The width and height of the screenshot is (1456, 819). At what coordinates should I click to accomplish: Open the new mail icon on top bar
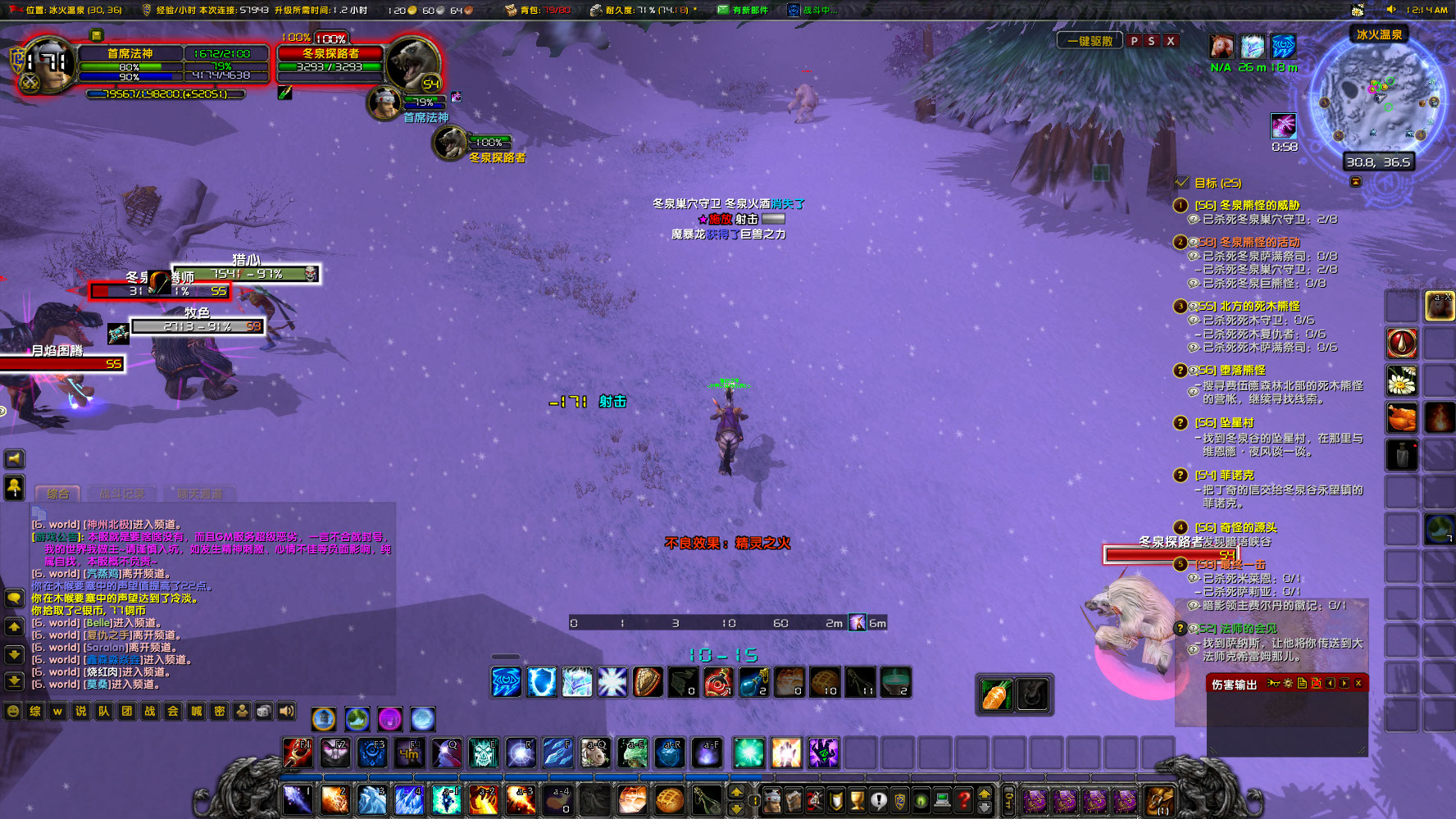(721, 11)
